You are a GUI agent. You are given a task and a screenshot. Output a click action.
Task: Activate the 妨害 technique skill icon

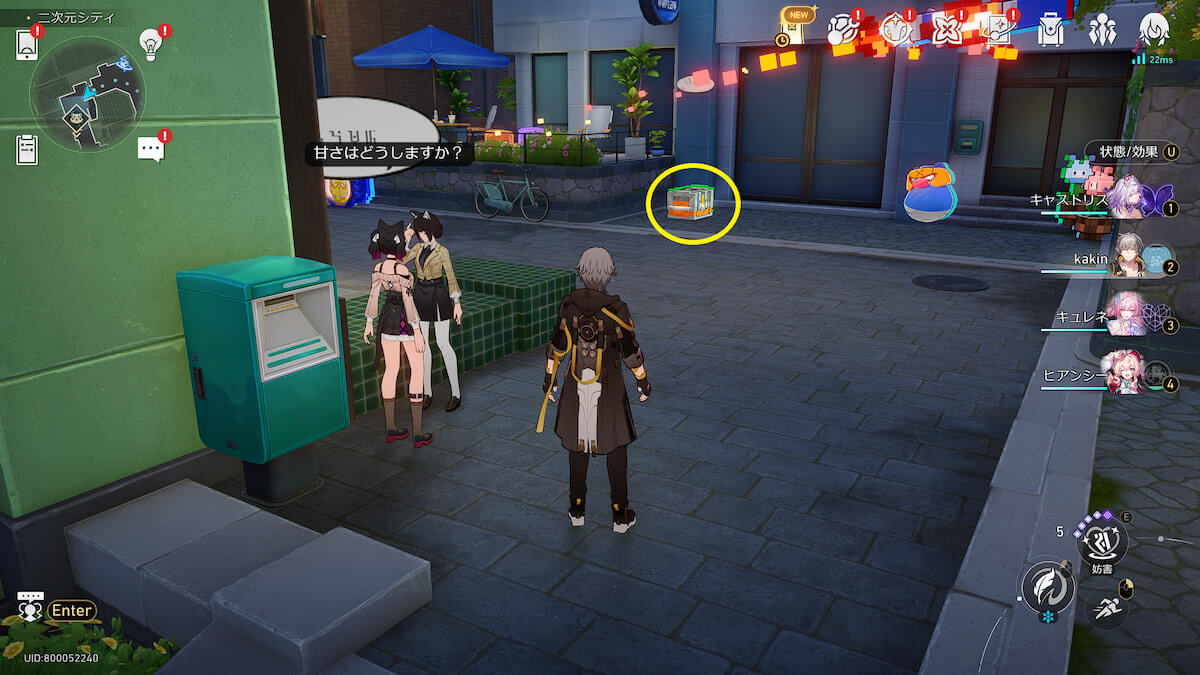[1102, 542]
